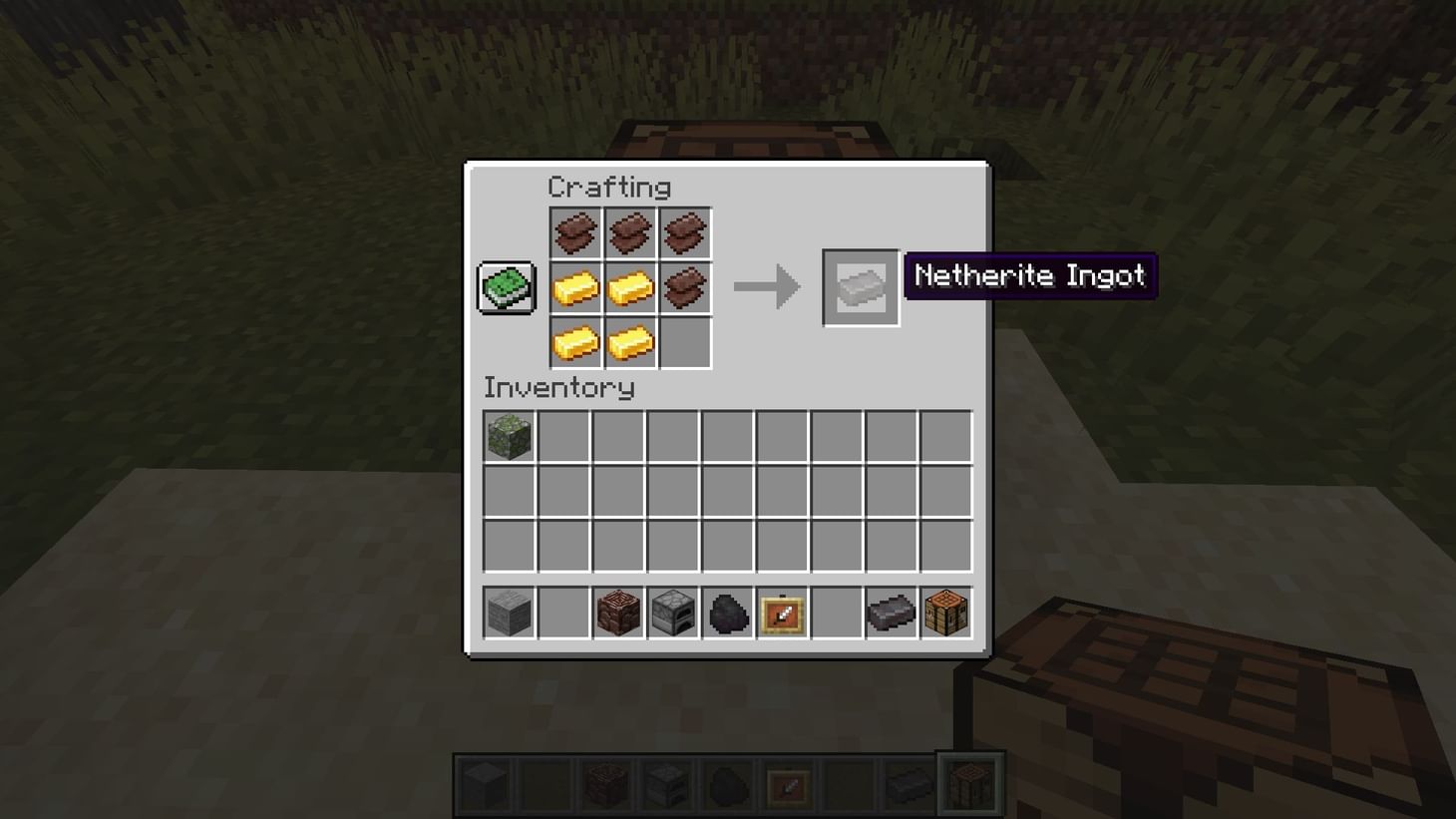1456x819 pixels.
Task: Click the empty second hotbar slot
Action: 561,614
